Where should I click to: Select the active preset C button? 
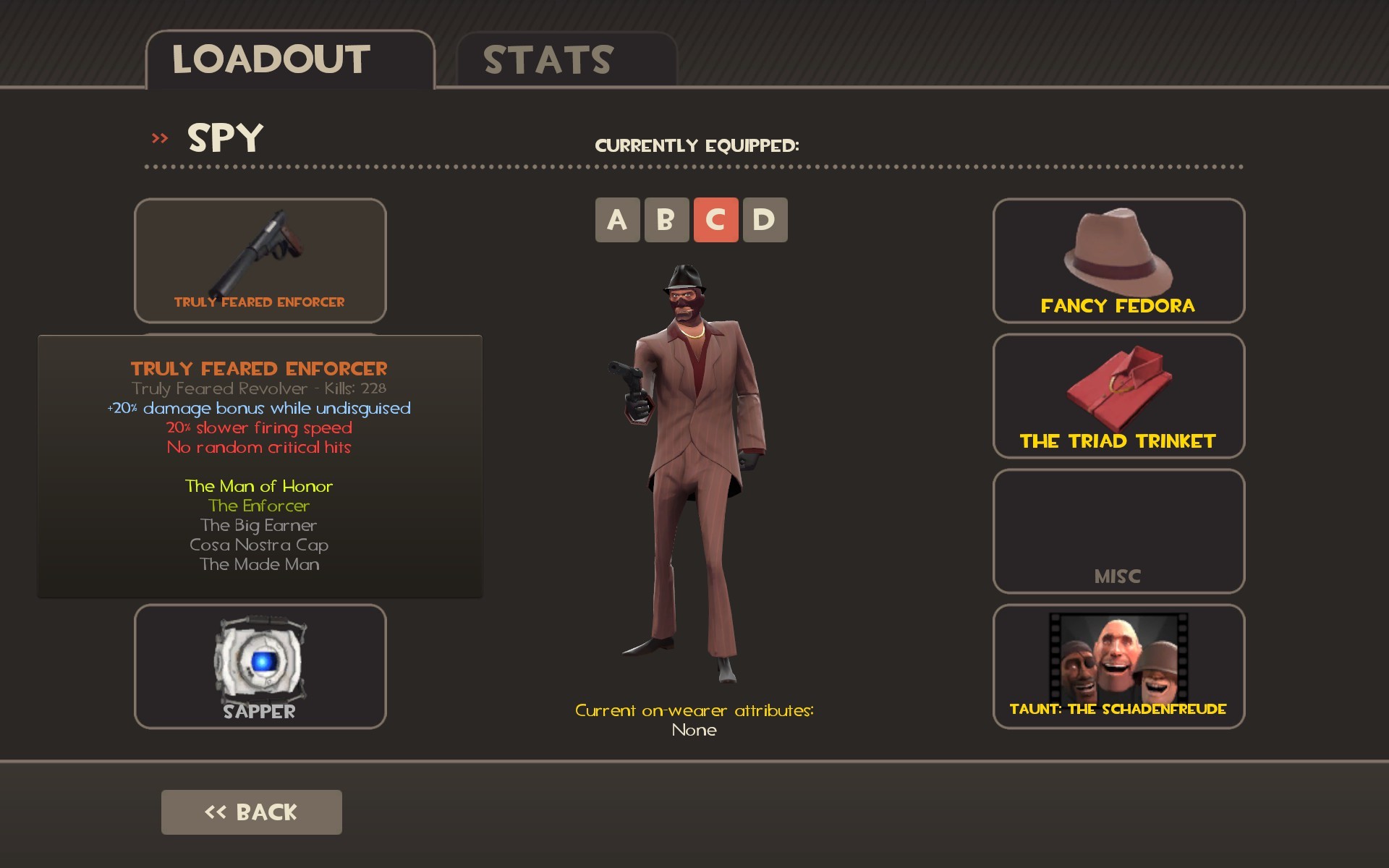[x=715, y=219]
